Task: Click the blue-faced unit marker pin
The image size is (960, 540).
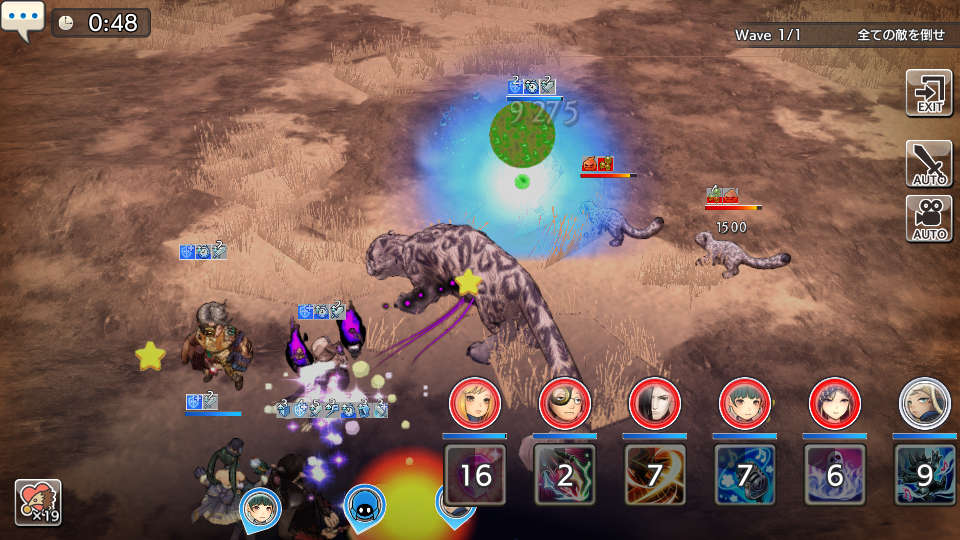Action: tap(364, 507)
